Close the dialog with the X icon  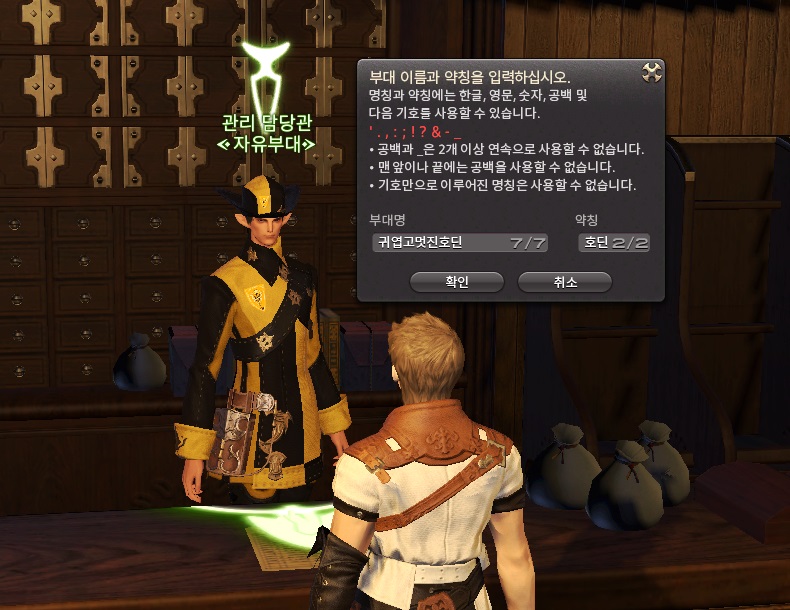tap(651, 73)
